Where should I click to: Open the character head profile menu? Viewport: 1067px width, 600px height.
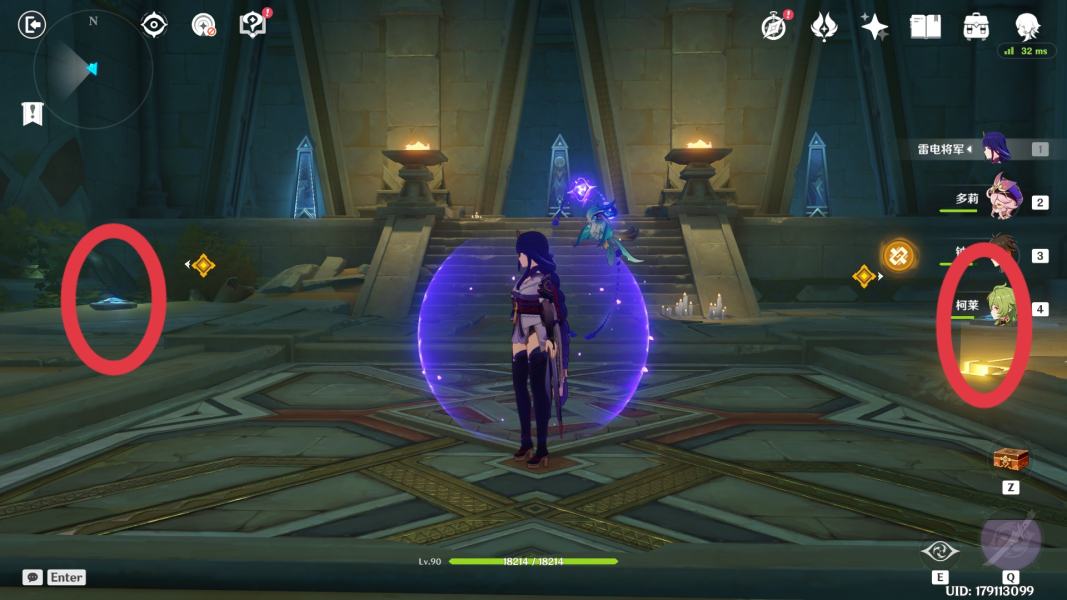(x=1027, y=26)
